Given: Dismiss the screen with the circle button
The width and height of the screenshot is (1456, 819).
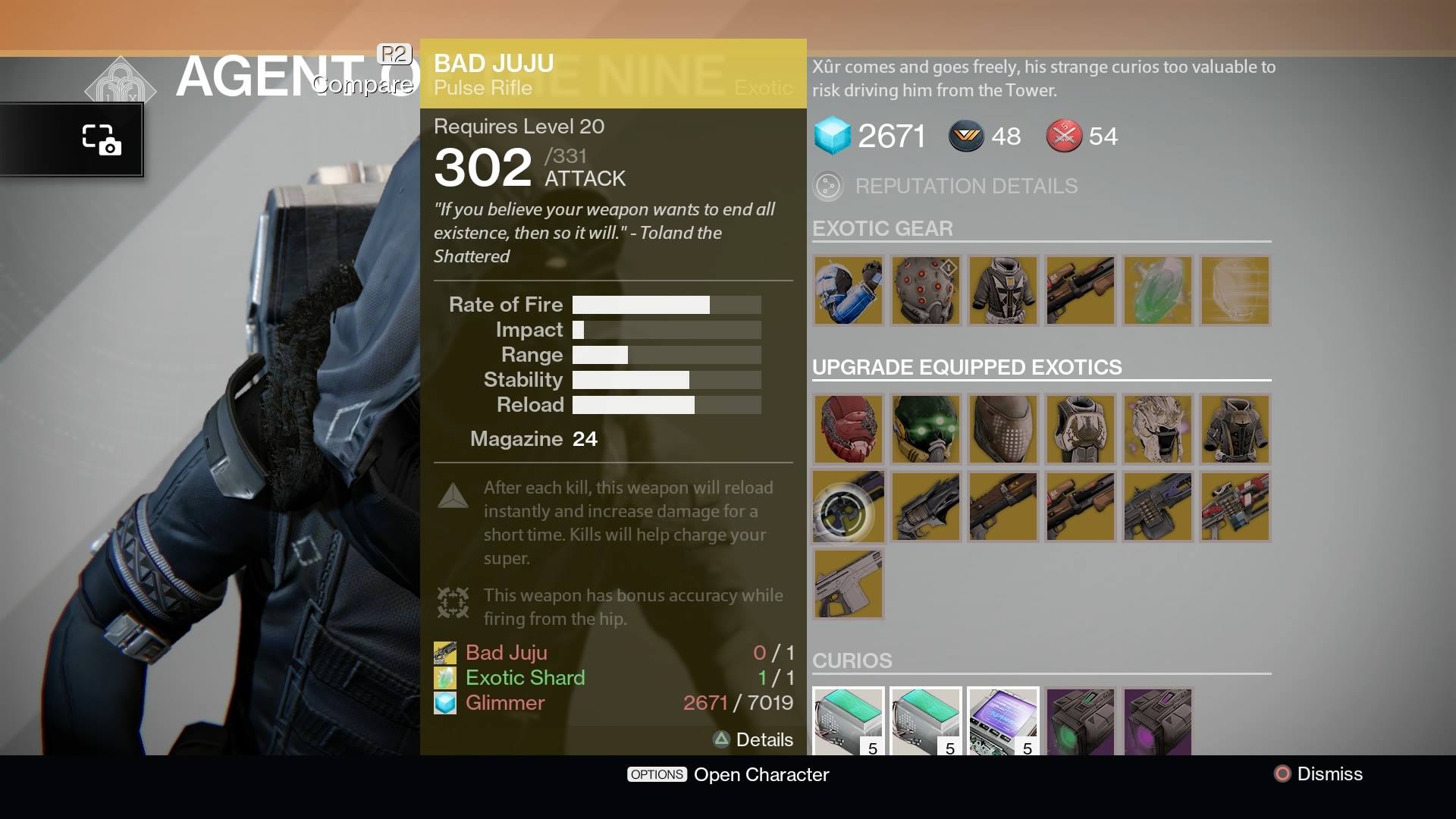Looking at the screenshot, I should point(1282,774).
